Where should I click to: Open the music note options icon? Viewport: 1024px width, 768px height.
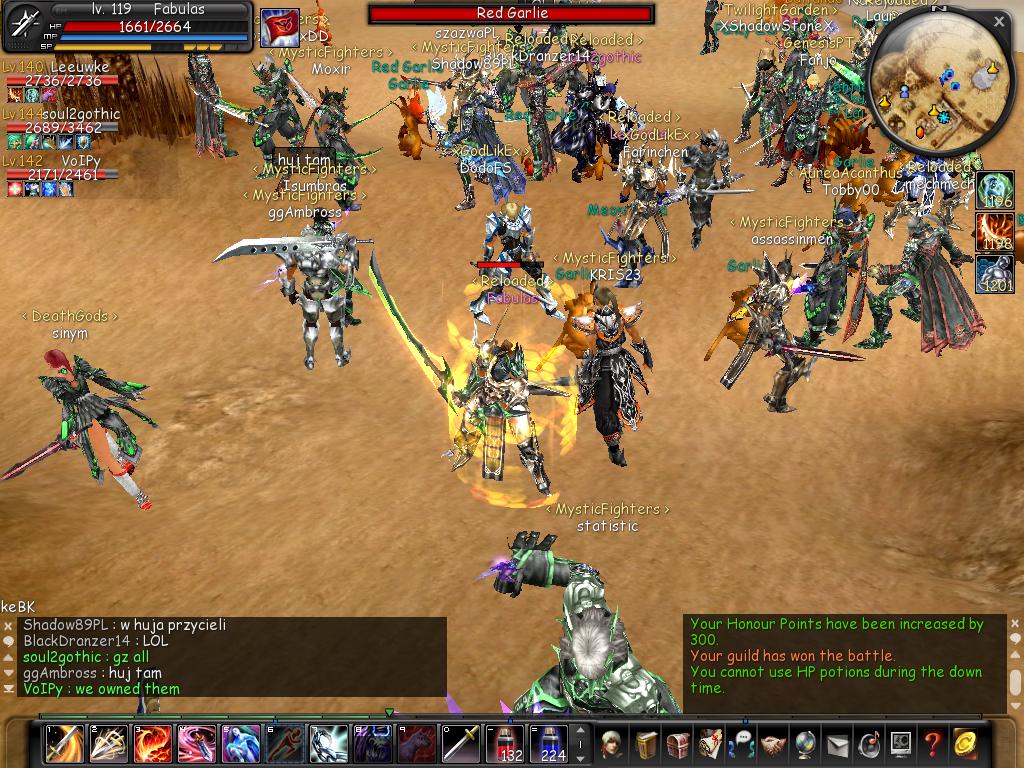(869, 744)
